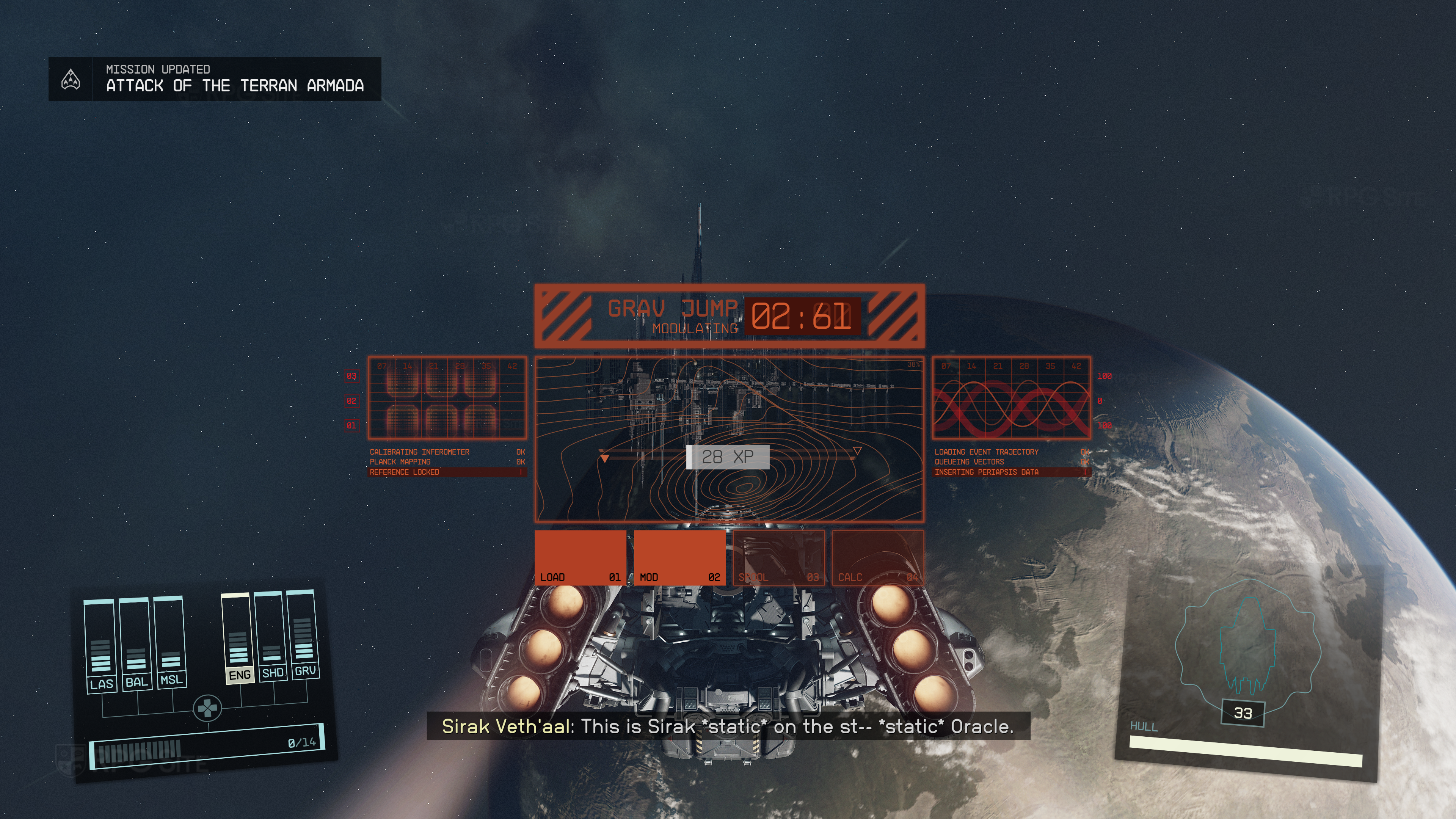Click the MOD 02 grav jump stage
1456x819 pixels.
pyautogui.click(x=679, y=557)
